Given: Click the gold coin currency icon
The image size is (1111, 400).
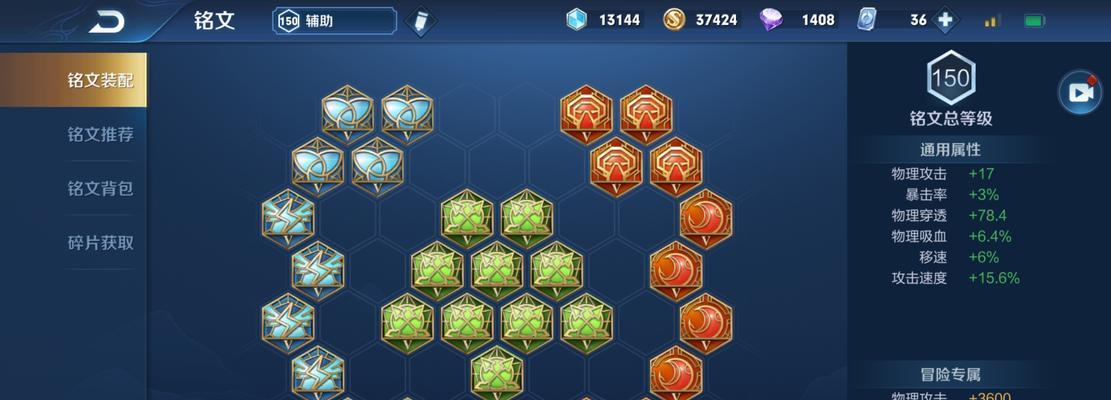Looking at the screenshot, I should [674, 20].
